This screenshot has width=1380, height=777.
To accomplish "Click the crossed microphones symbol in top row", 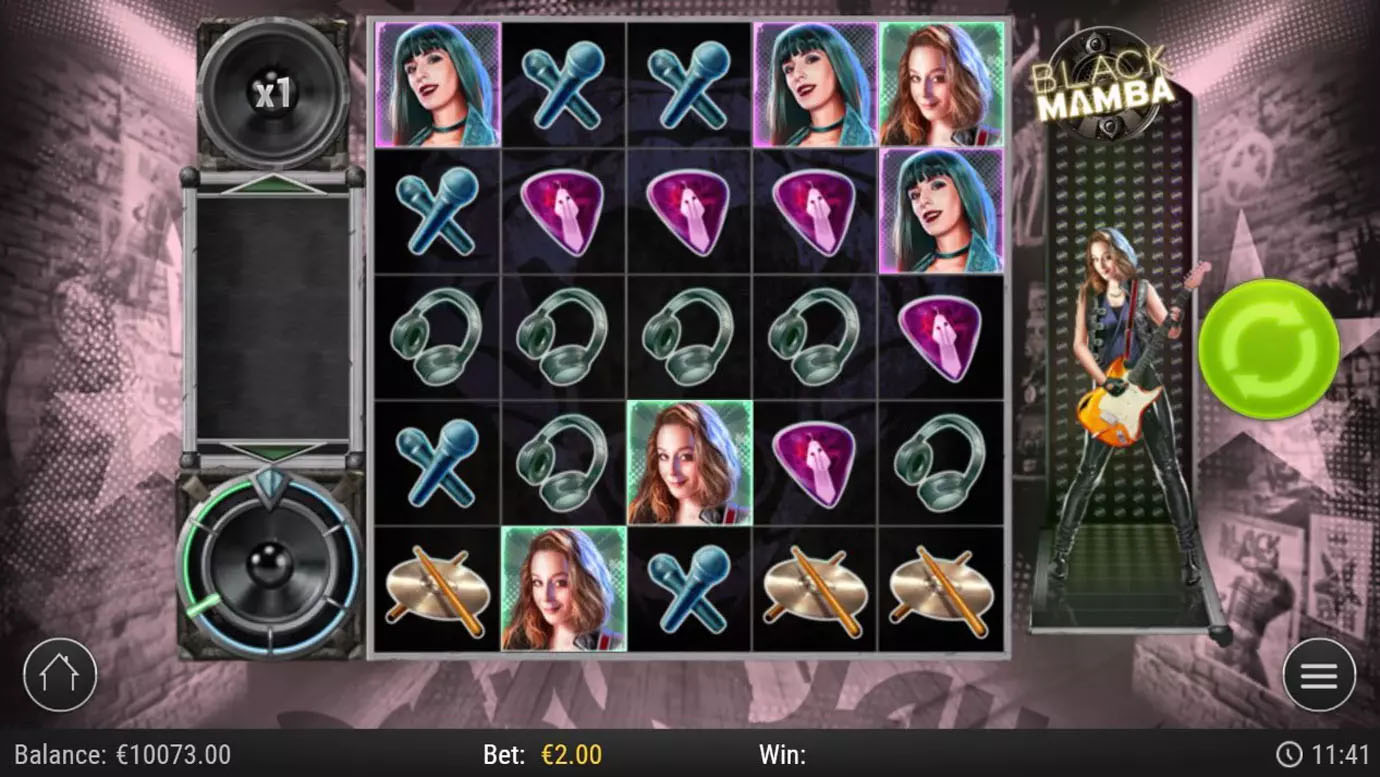I will pos(563,85).
